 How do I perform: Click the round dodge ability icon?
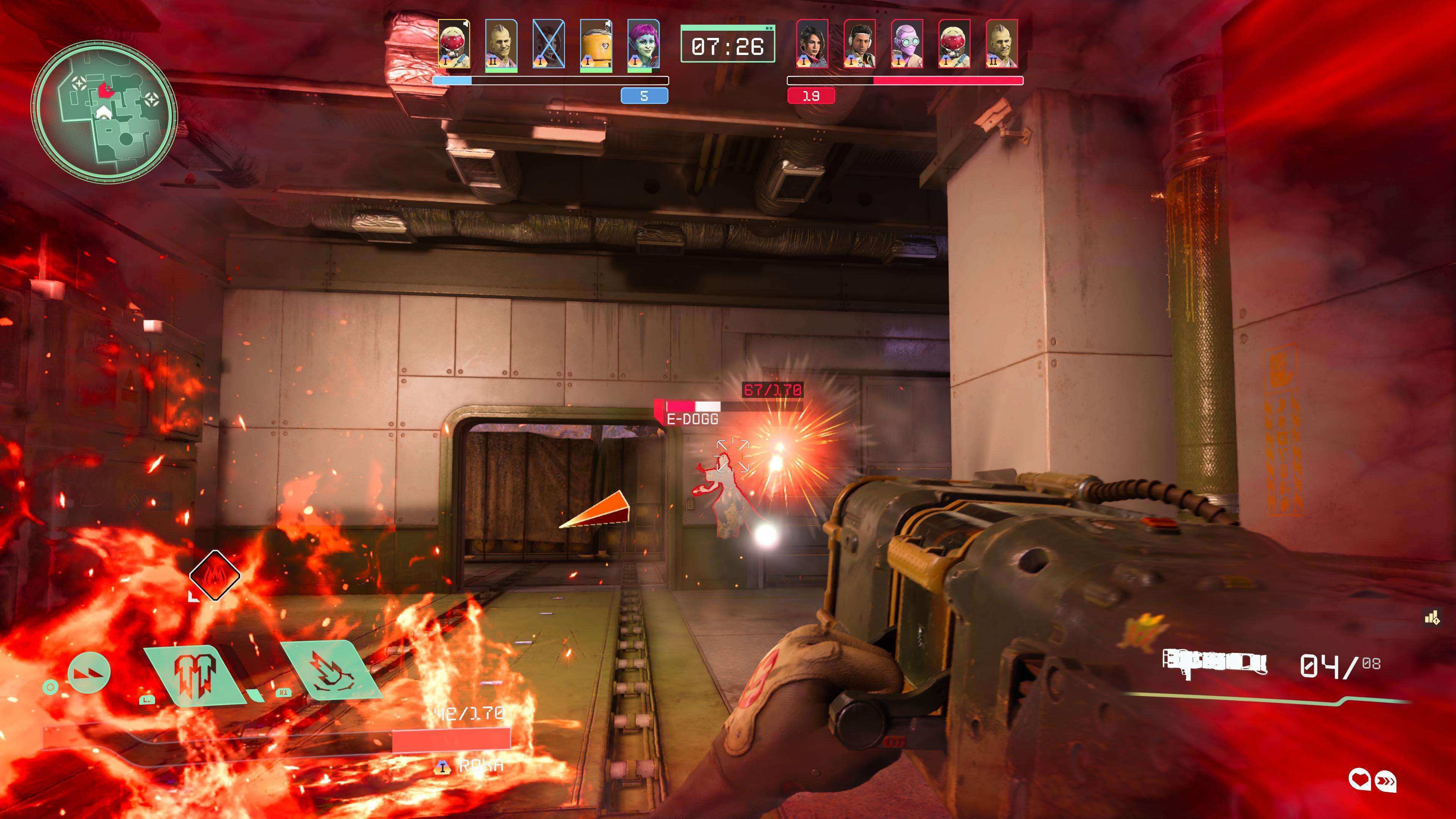click(x=89, y=673)
